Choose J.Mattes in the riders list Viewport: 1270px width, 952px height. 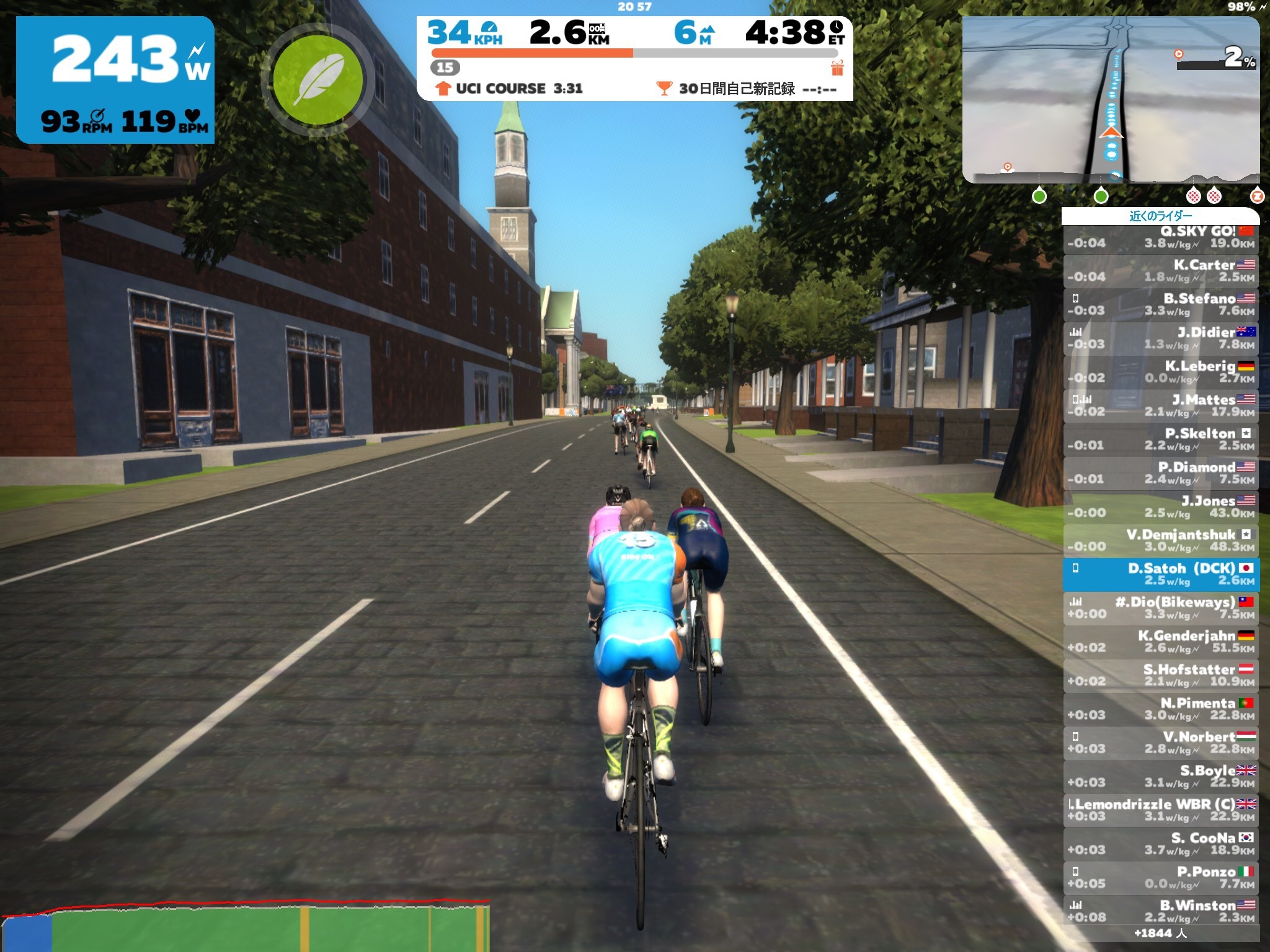click(1161, 405)
